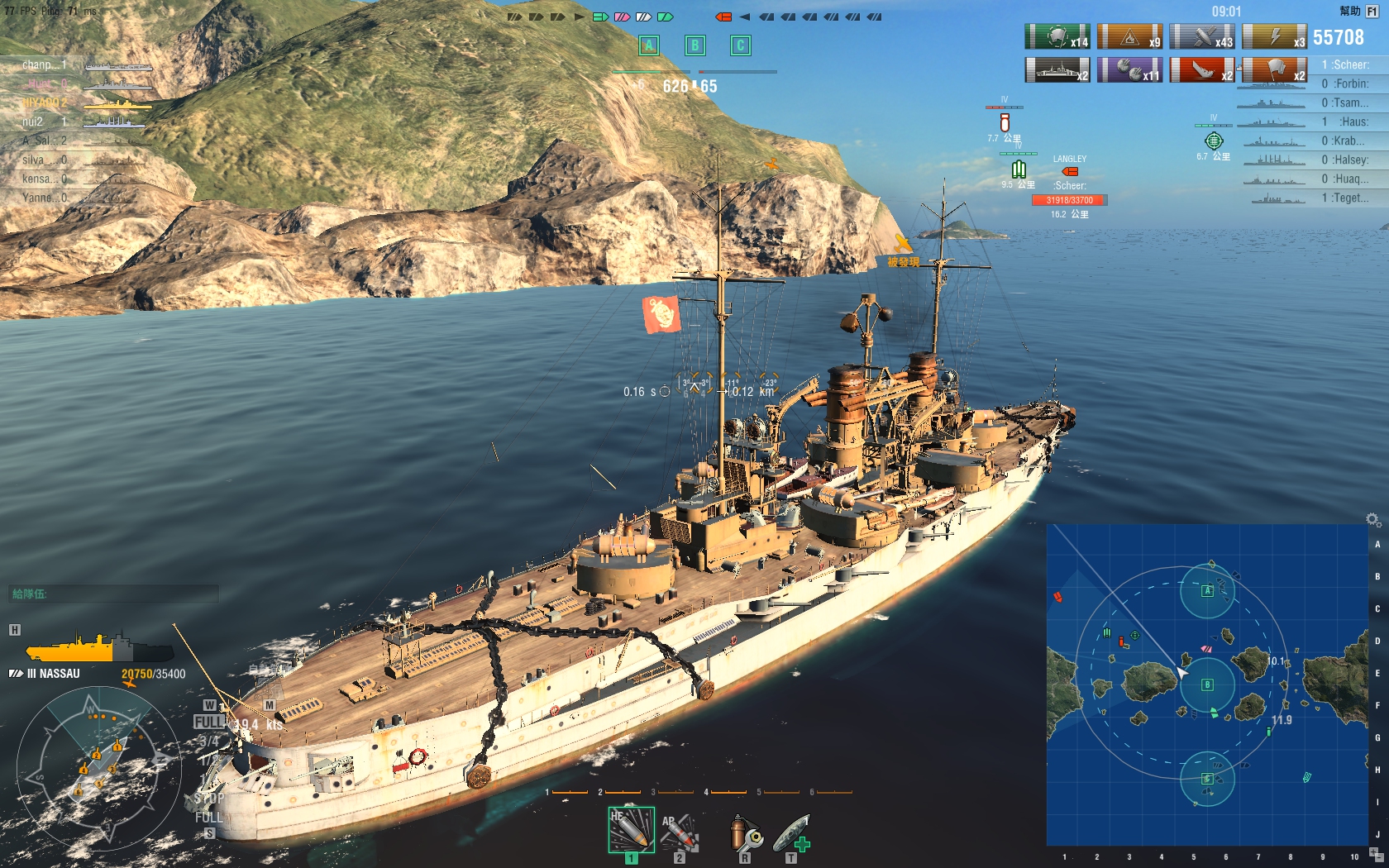Click the parachute ribbon icon
Screen dimensions: 1389x868
click(1274, 69)
